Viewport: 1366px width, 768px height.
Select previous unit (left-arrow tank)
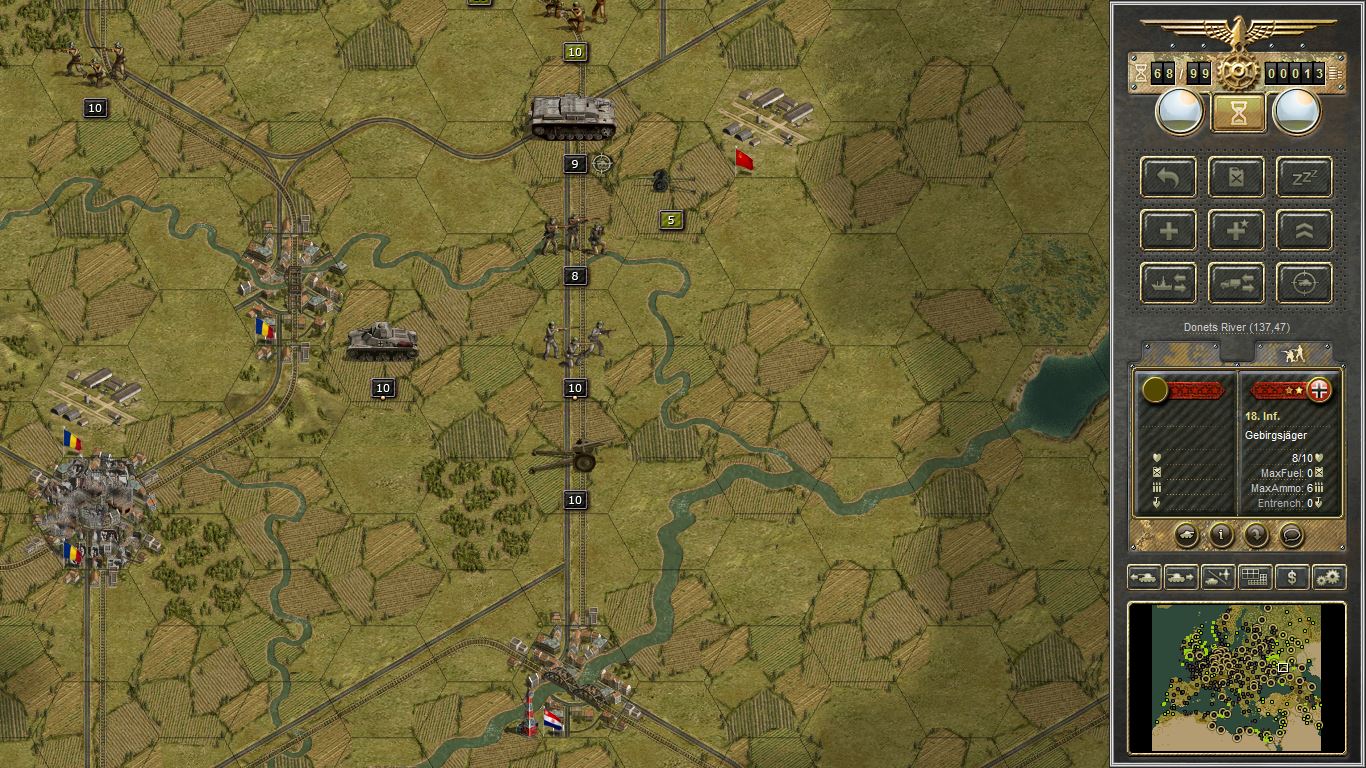[1144, 577]
